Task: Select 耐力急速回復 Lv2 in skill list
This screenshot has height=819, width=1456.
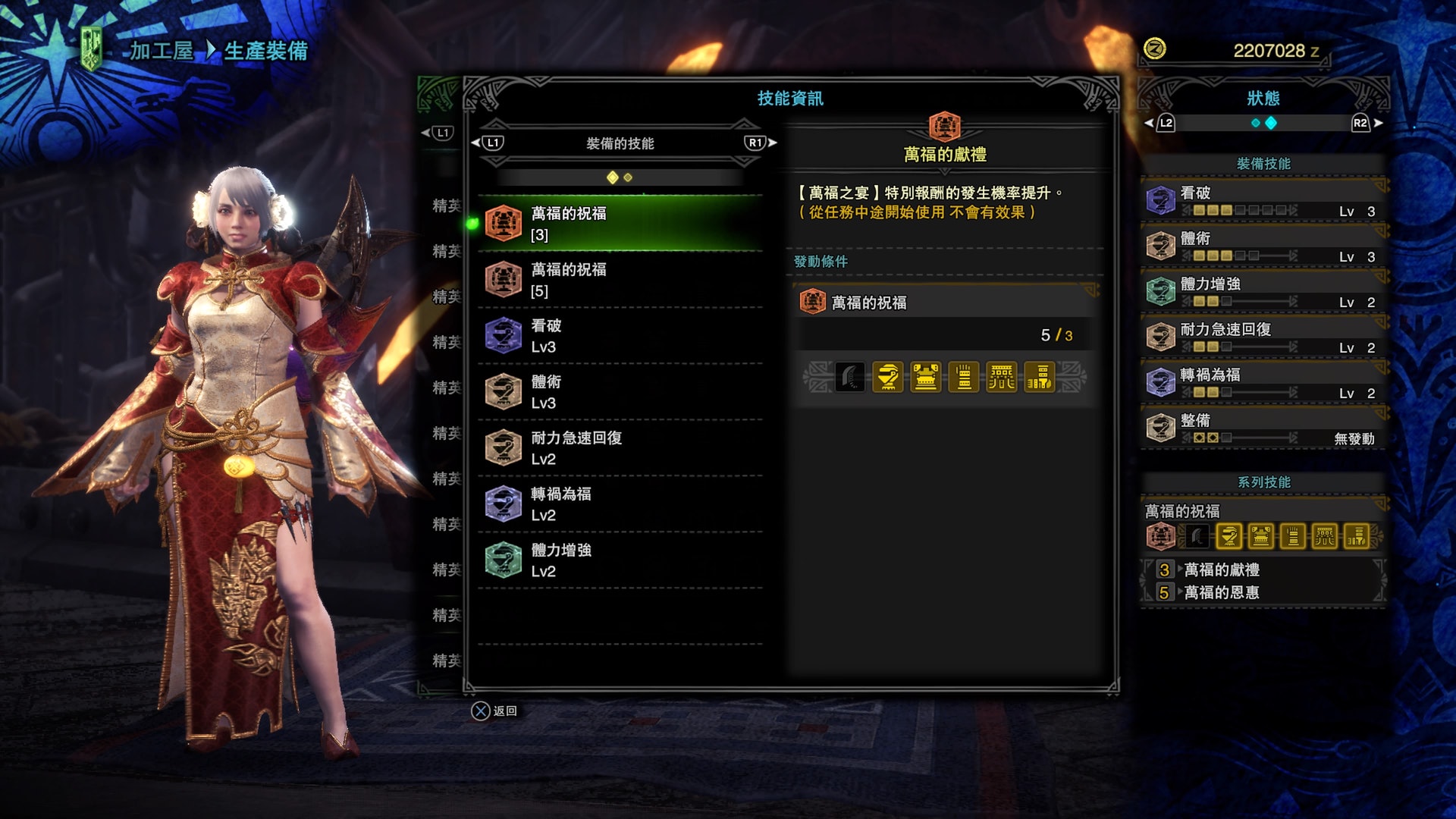Action: click(x=620, y=448)
